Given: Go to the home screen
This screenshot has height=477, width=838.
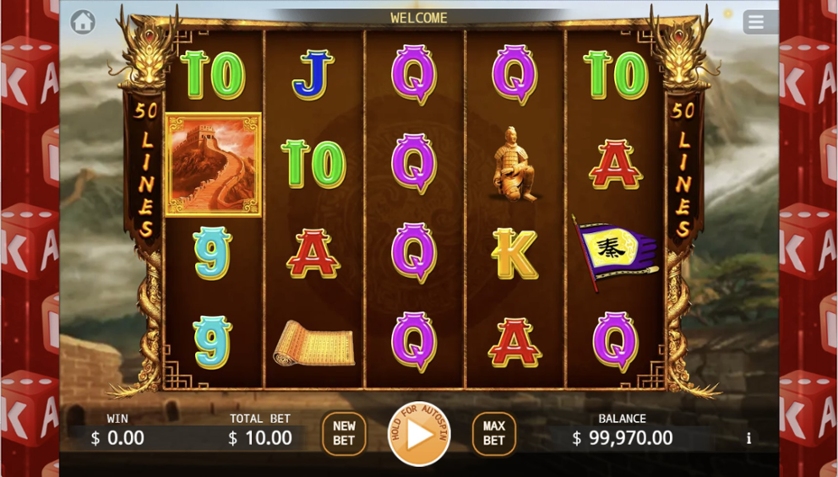Looking at the screenshot, I should coord(83,22).
